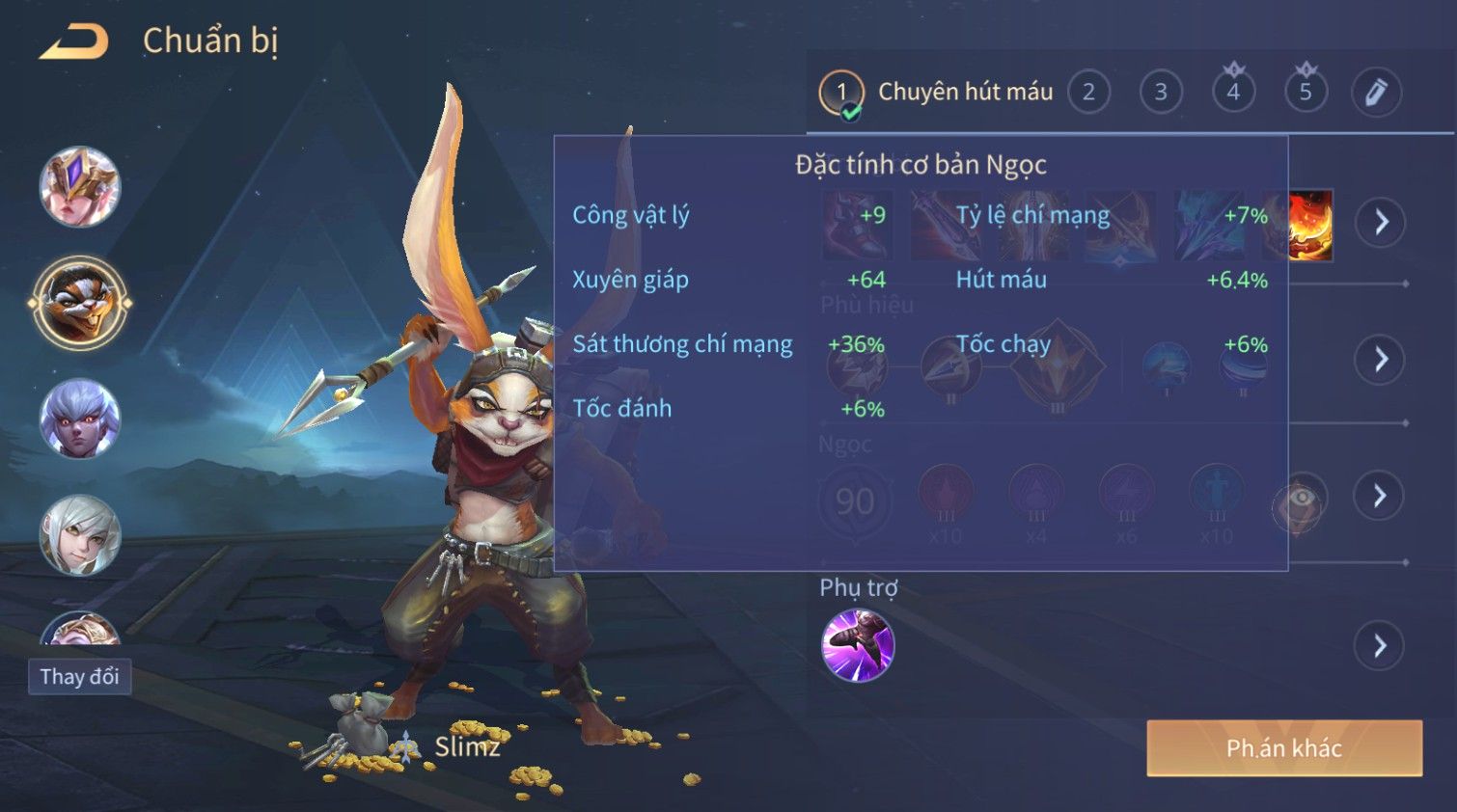Viewport: 1457px width, 812px height.
Task: Select the gold-helmeted hero portrait
Action: click(80, 187)
